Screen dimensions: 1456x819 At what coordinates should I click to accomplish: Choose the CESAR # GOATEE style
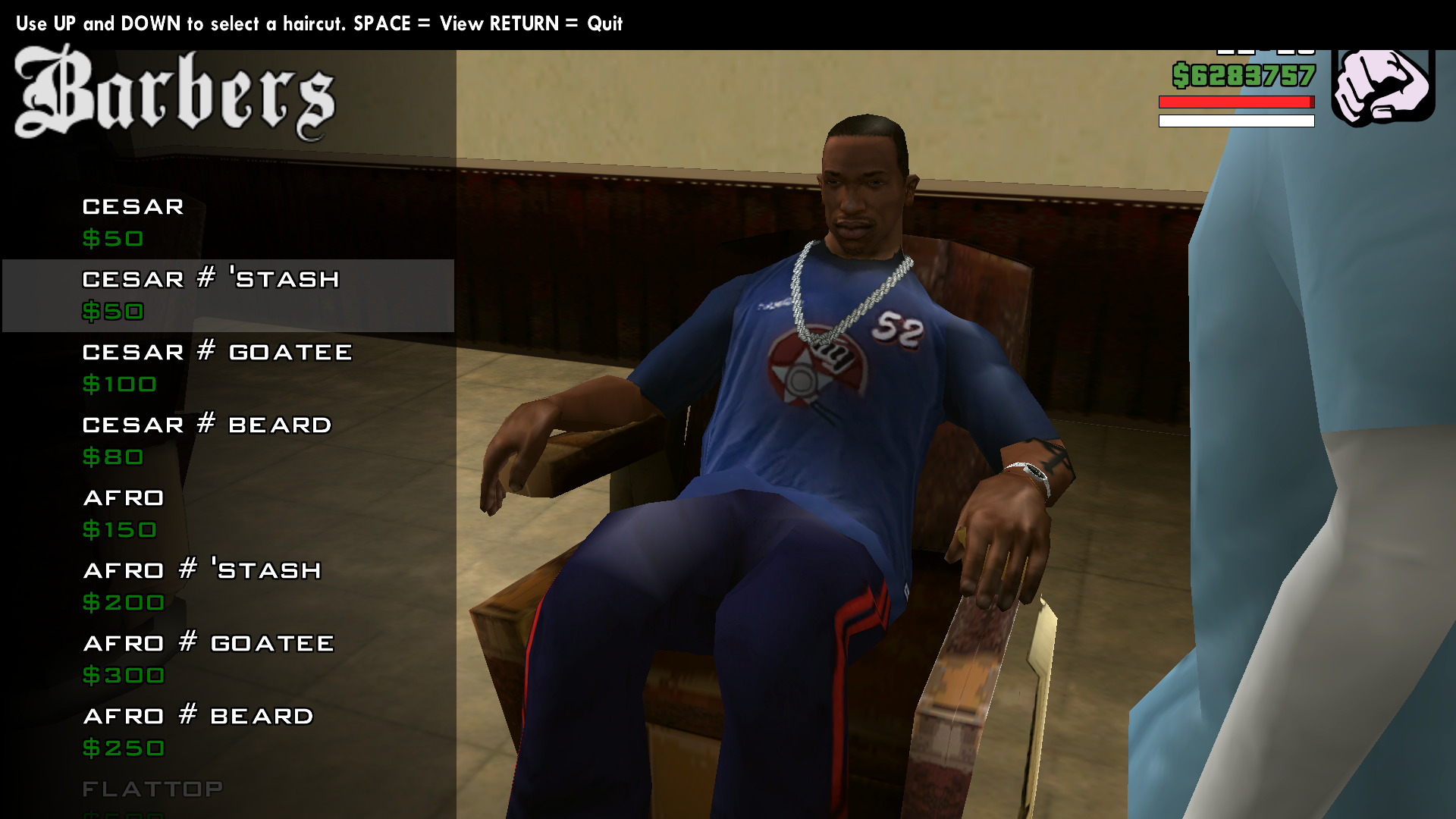tap(216, 352)
